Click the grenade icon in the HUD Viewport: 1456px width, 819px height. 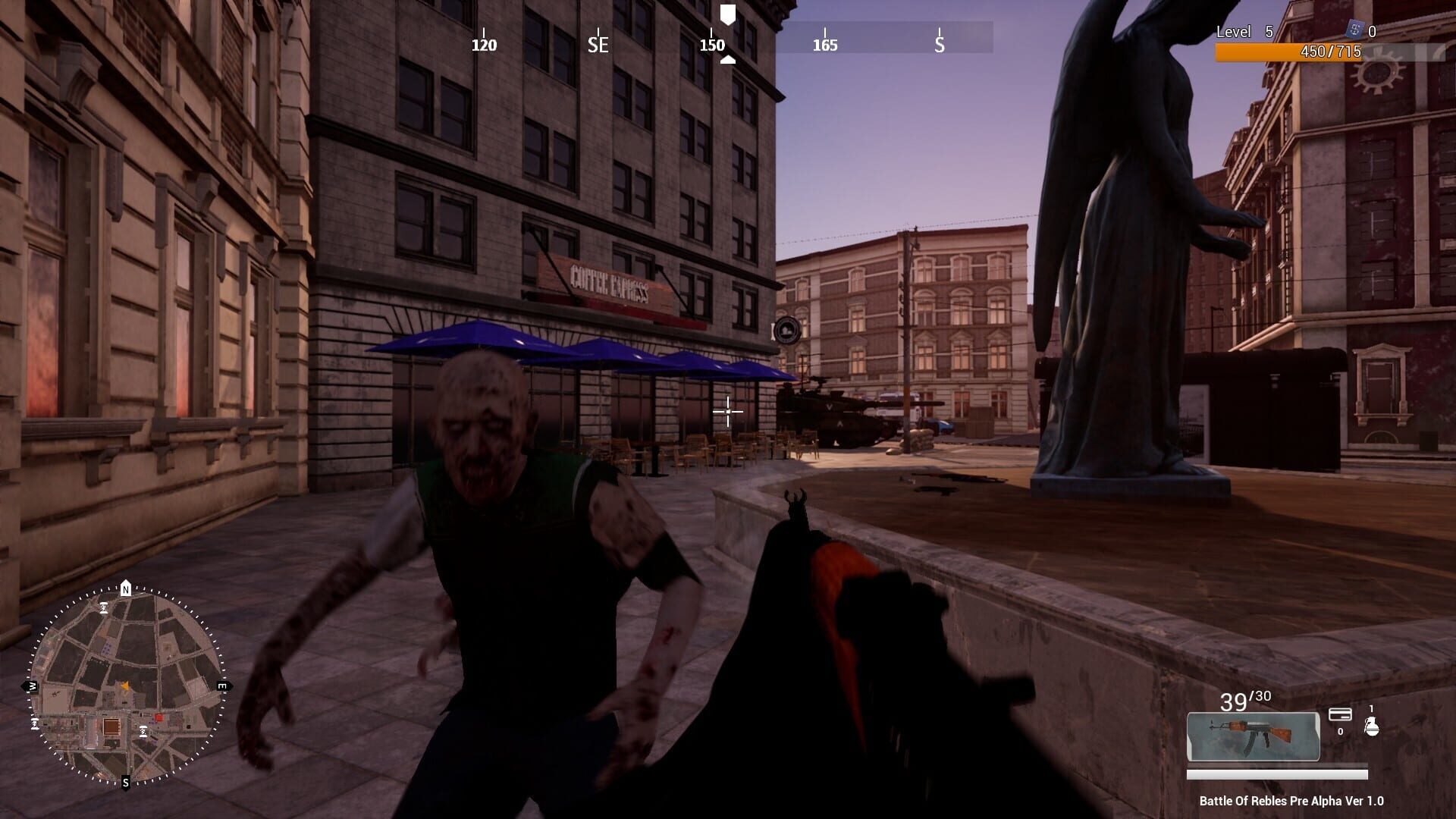[1371, 726]
